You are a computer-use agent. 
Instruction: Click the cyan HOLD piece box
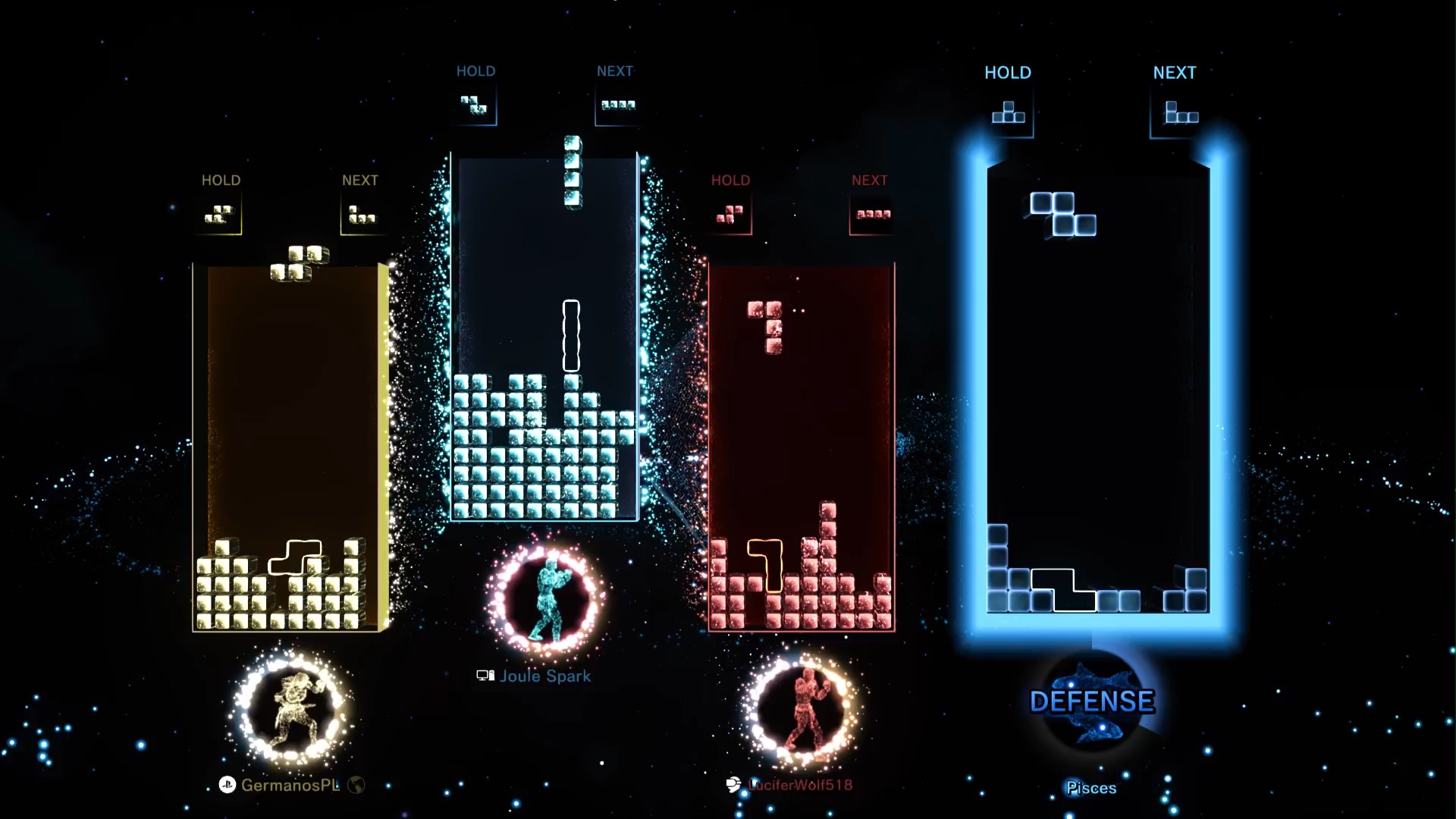(475, 105)
